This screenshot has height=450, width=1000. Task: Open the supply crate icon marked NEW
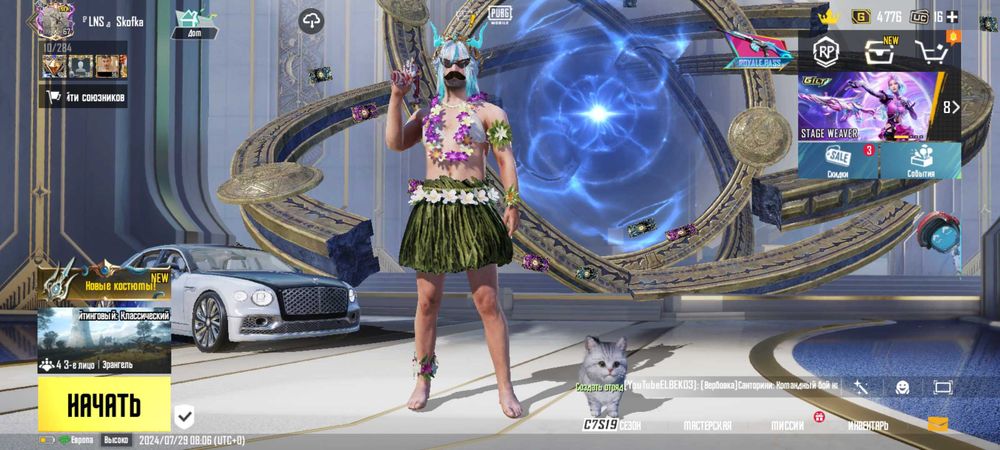(878, 54)
